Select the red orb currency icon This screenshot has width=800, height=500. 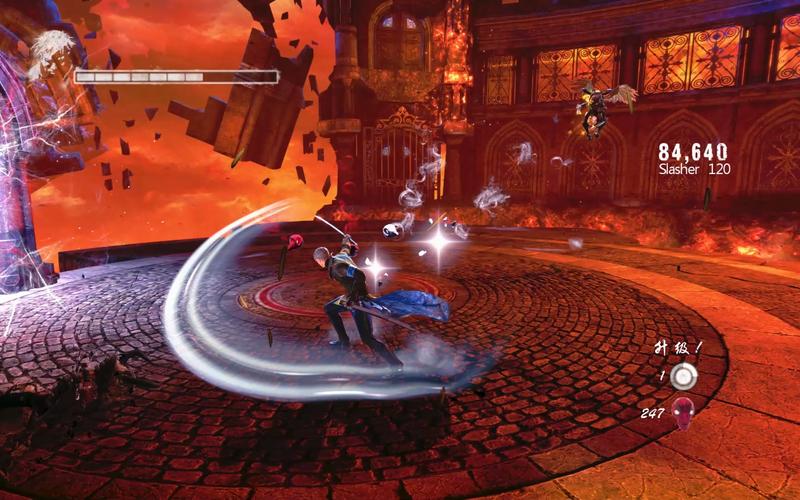click(684, 410)
